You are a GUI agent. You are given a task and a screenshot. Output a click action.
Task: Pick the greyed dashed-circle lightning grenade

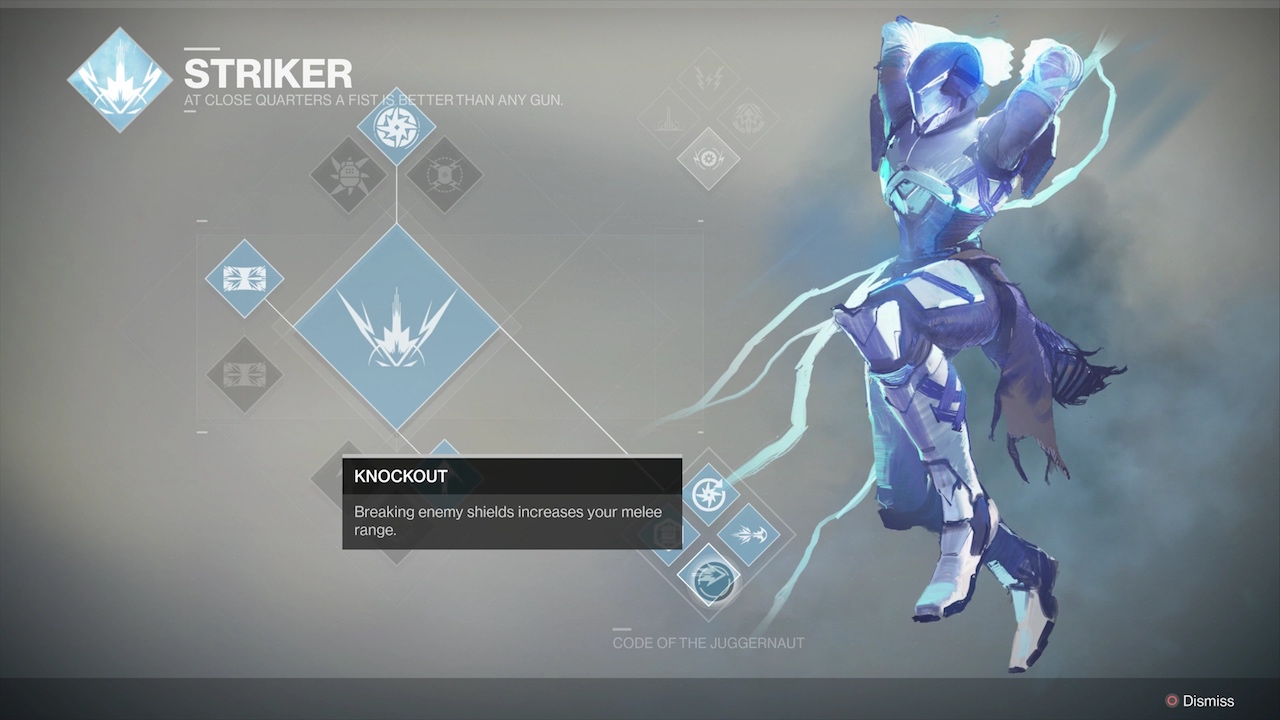click(444, 175)
